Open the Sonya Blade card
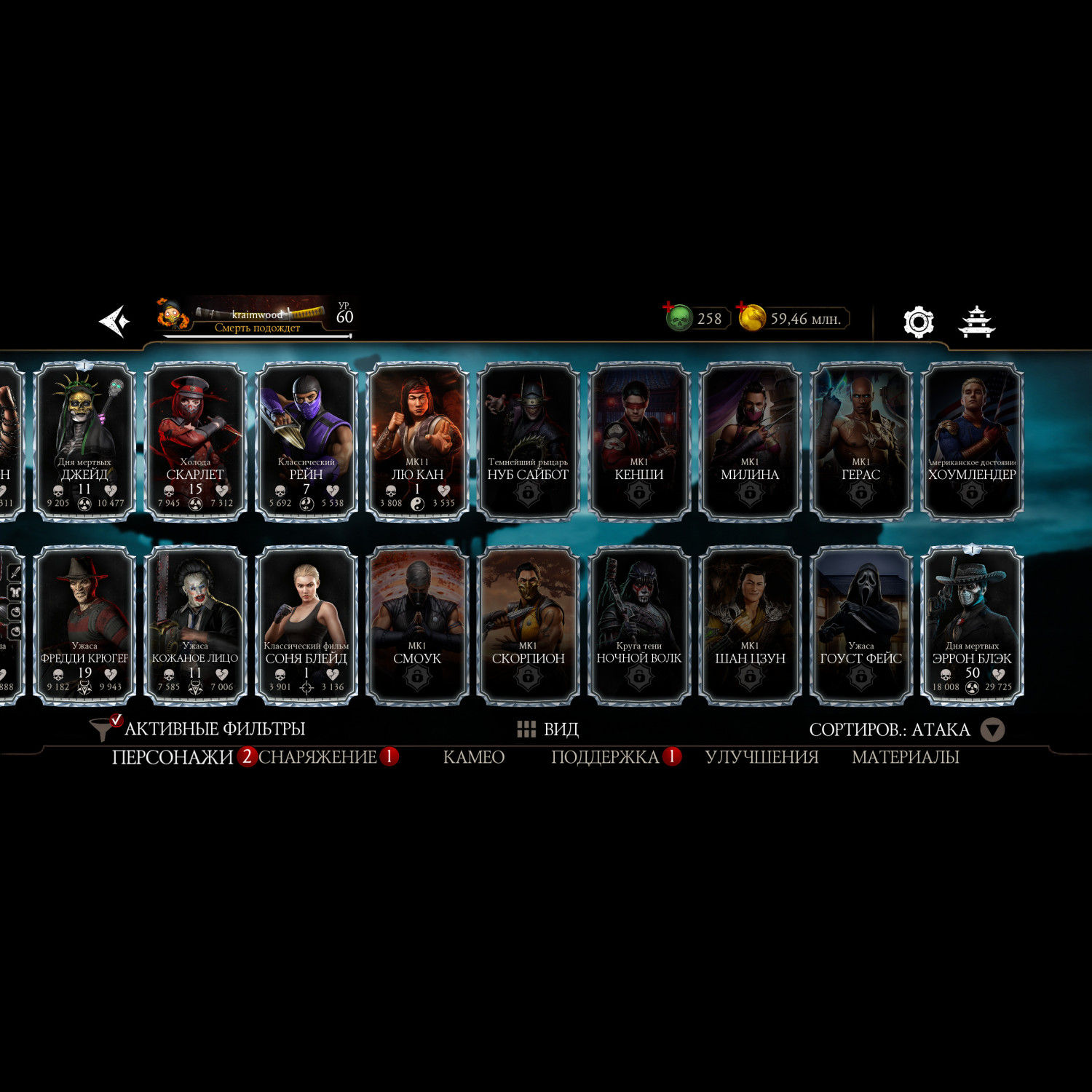 tap(306, 625)
